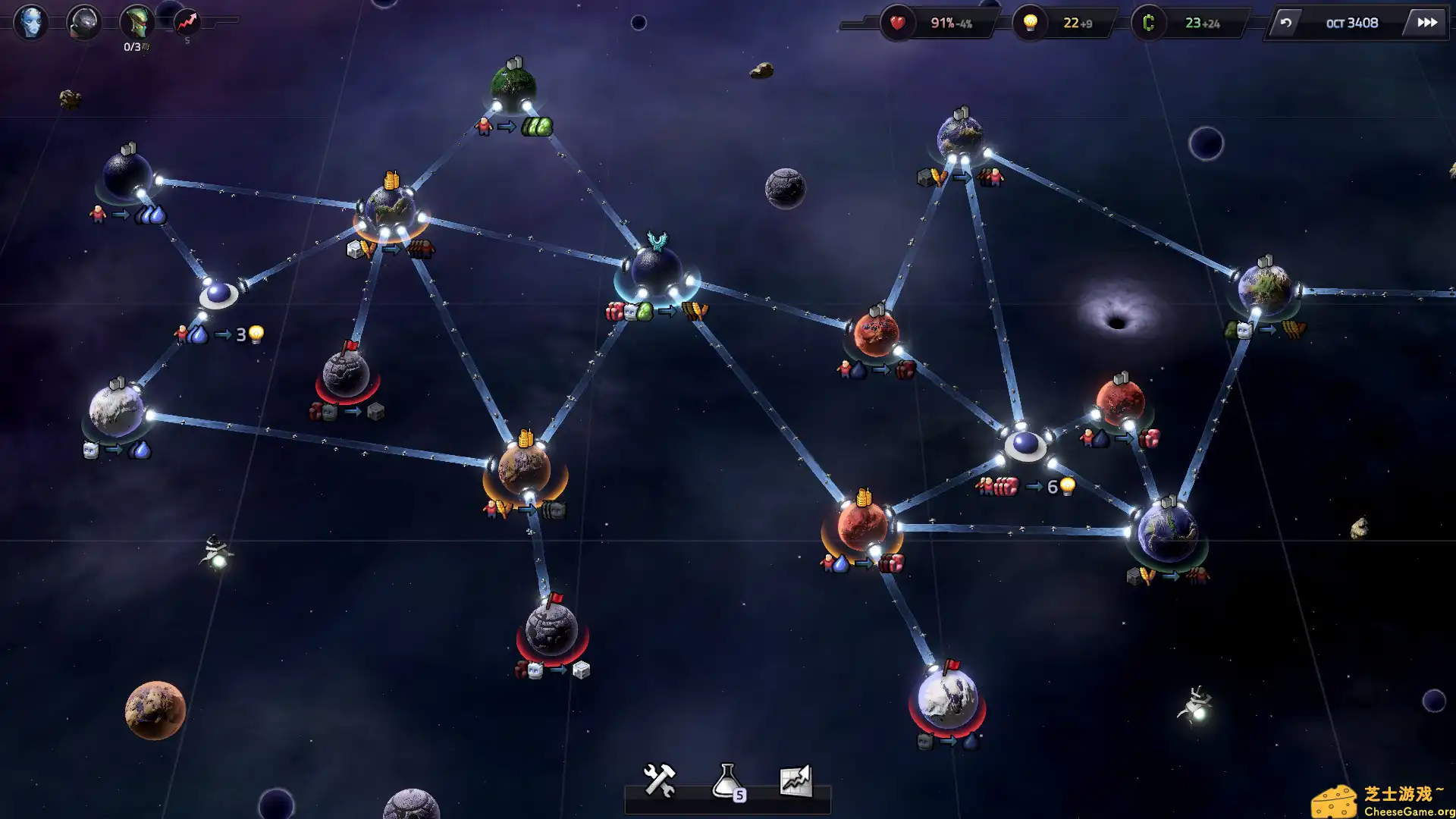Click the red rising-arrow trend icon
The image size is (1456, 819).
187,22
